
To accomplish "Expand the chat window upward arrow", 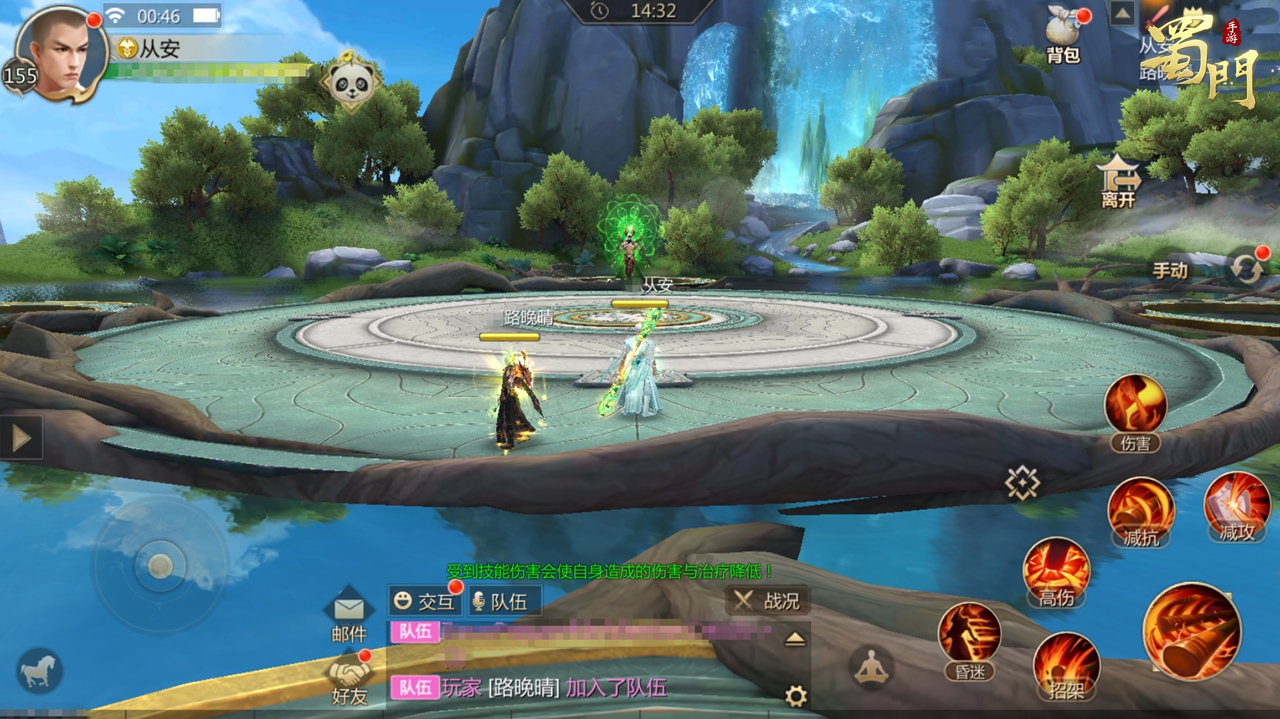I will click(x=795, y=640).
